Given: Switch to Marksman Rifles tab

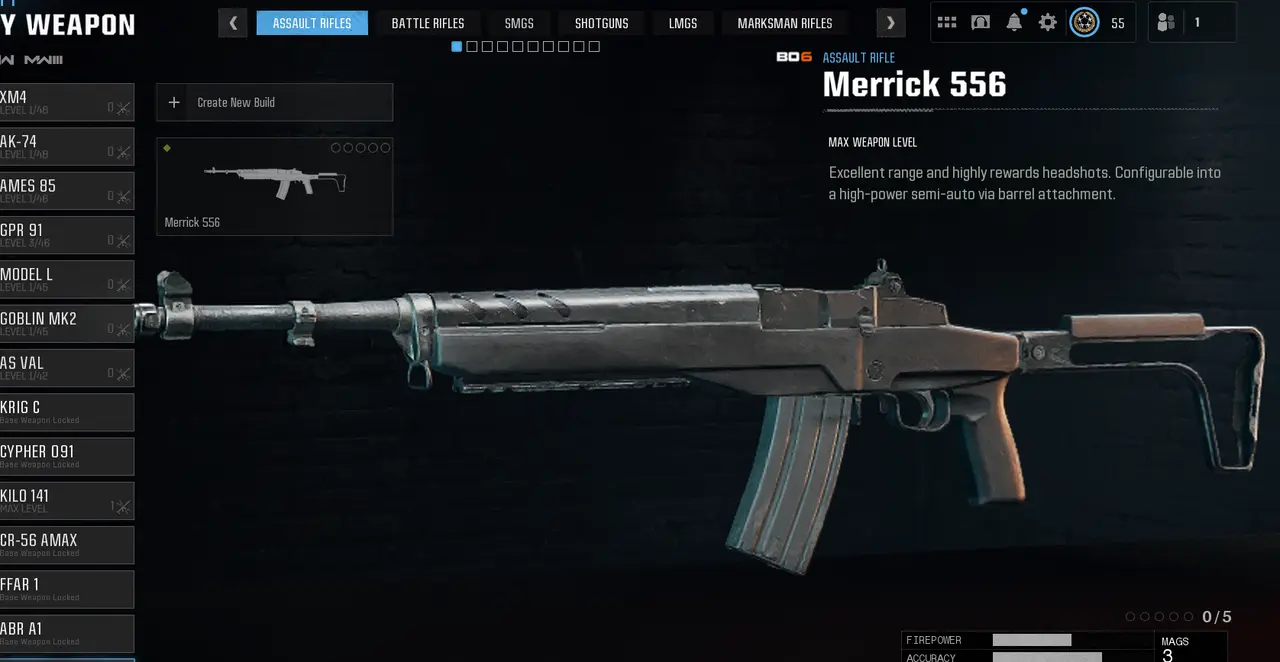Looking at the screenshot, I should pyautogui.click(x=785, y=23).
